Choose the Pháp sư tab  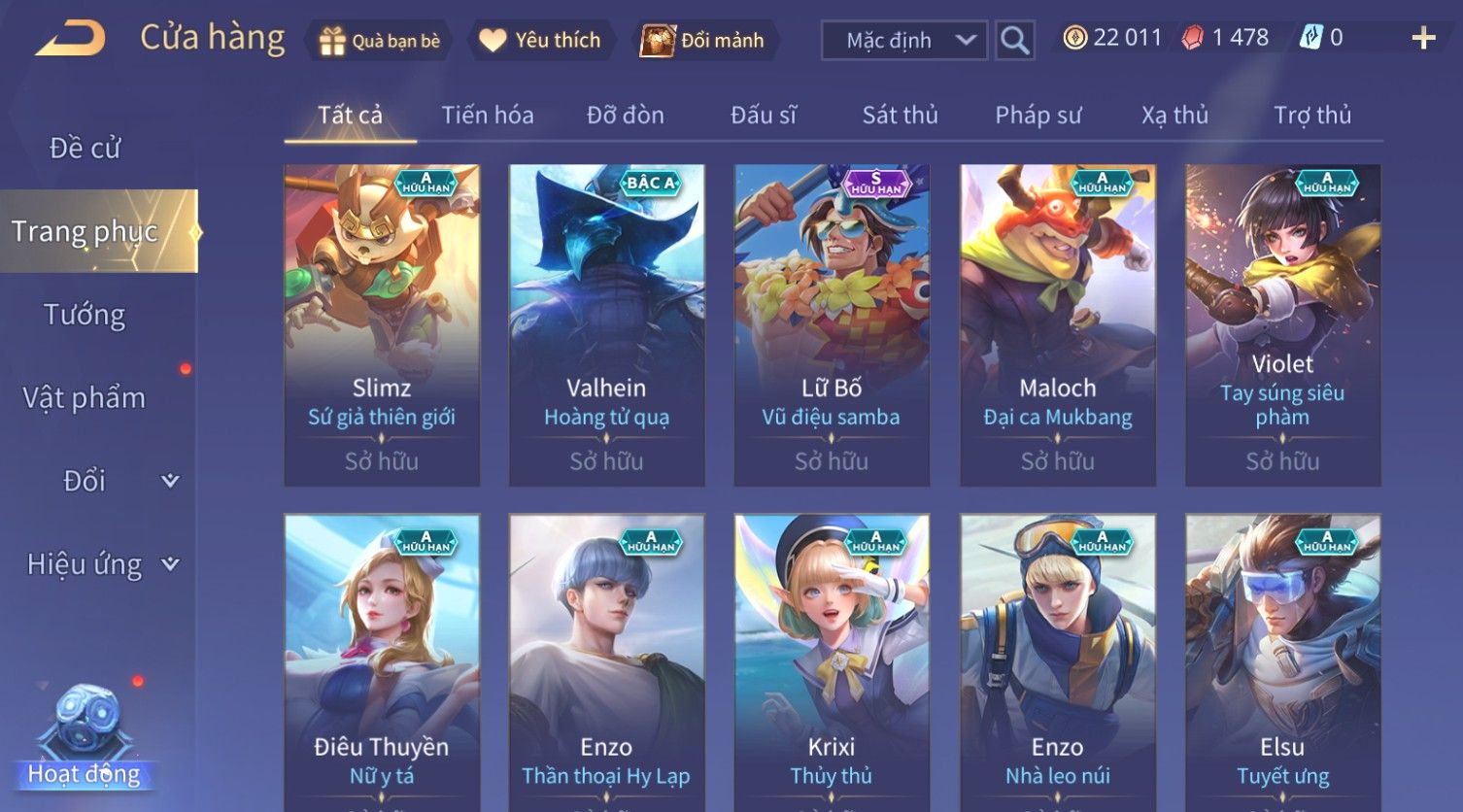point(1038,116)
